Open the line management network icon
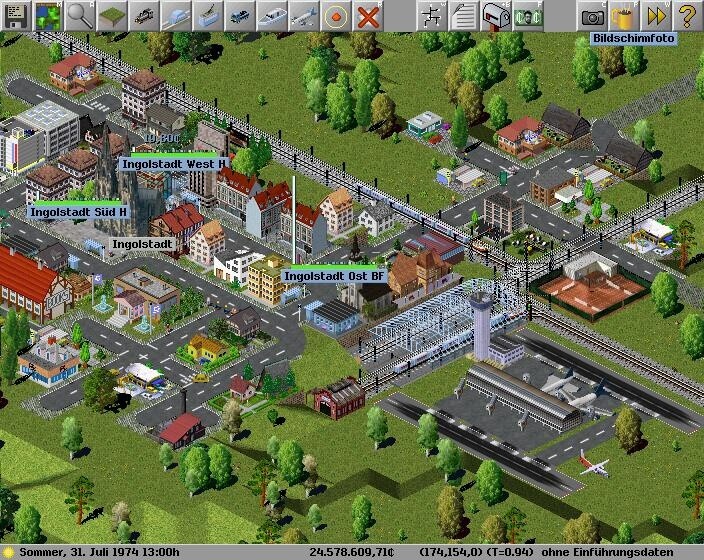The height and width of the screenshot is (560, 704). coord(432,15)
